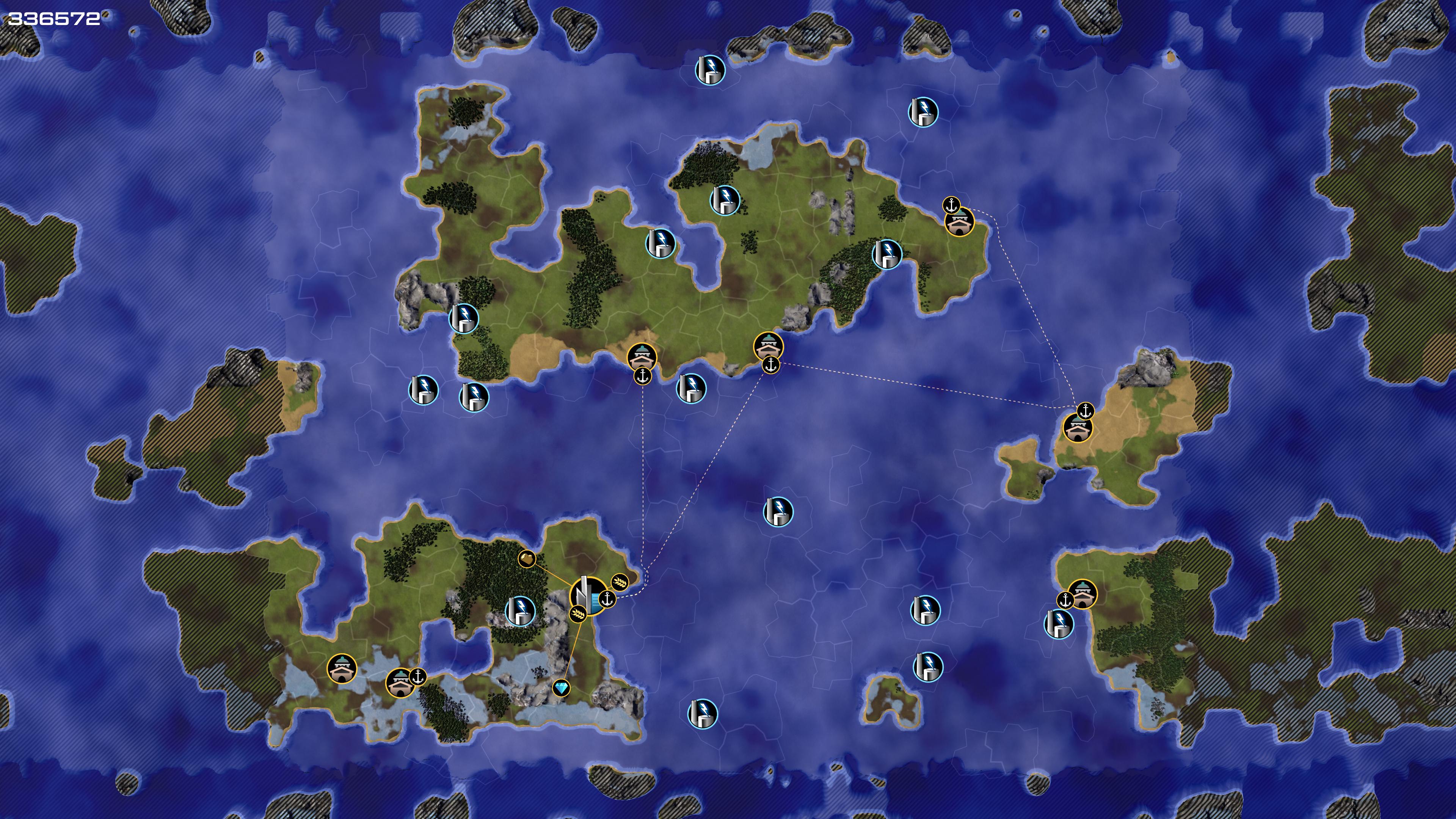Image resolution: width=1456 pixels, height=819 pixels.
Task: Click the blue diamond resource marker
Action: pos(561,688)
